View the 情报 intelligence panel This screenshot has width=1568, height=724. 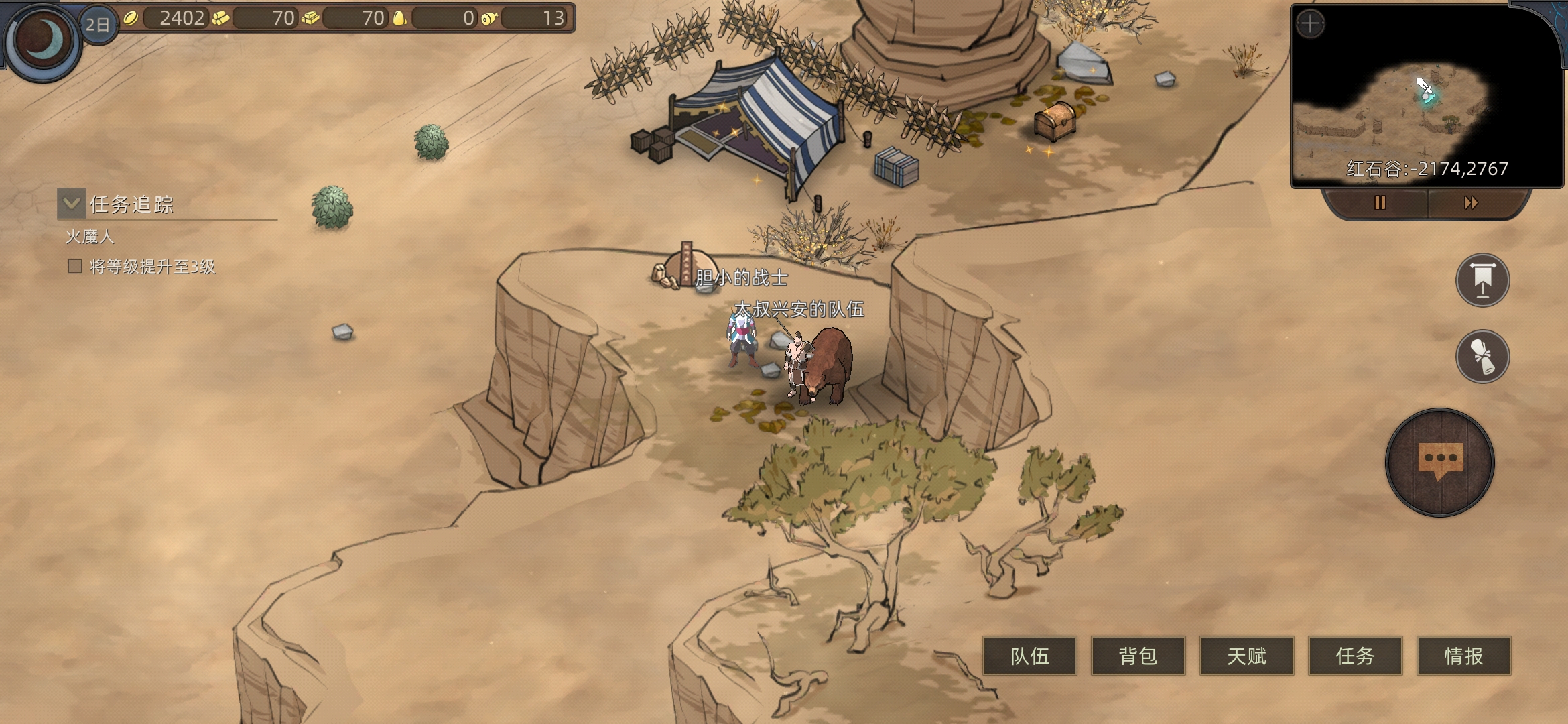click(1464, 656)
